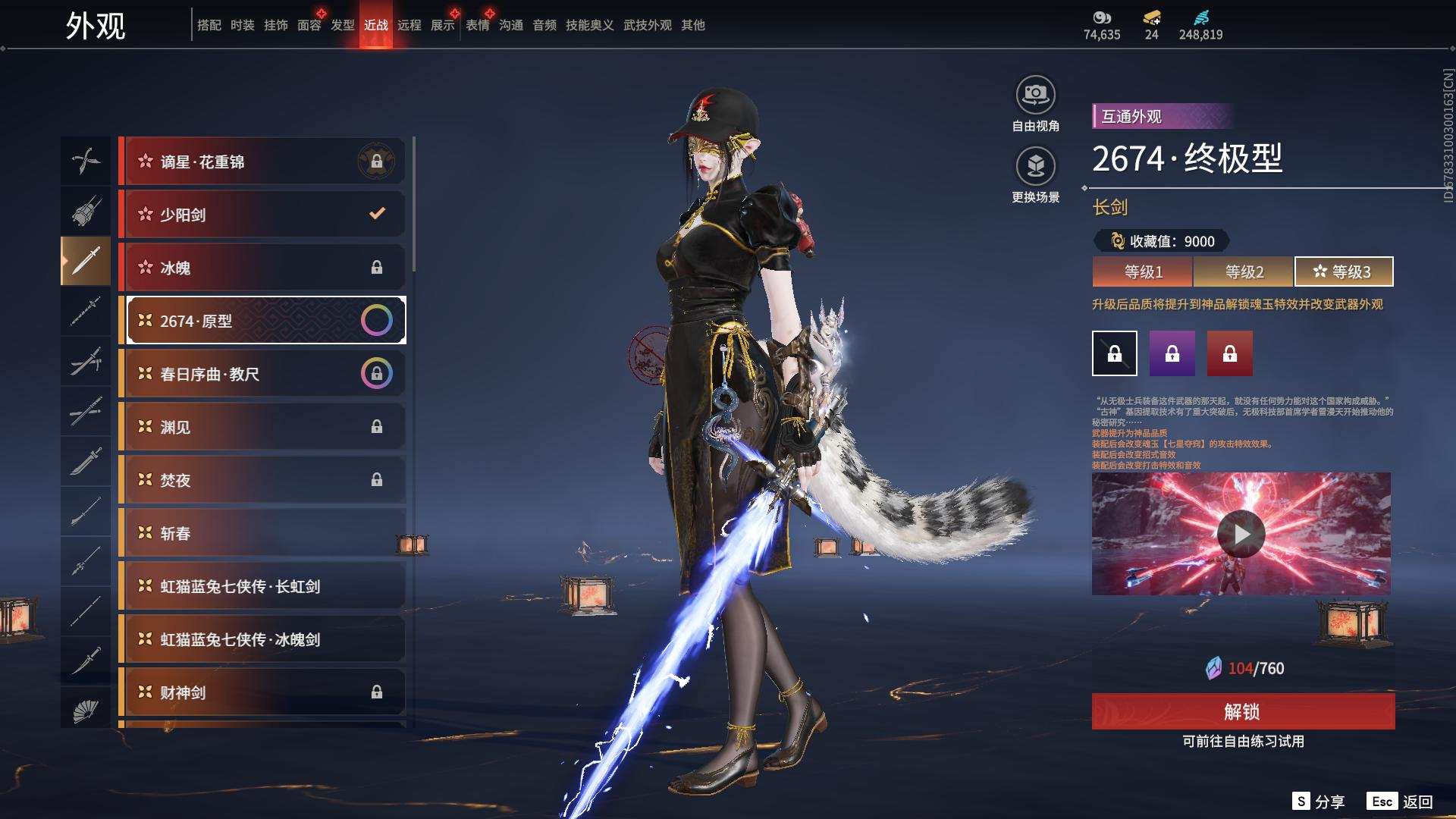This screenshot has height=819, width=1456.
Task: Click 返回 to go back
Action: [1401, 802]
